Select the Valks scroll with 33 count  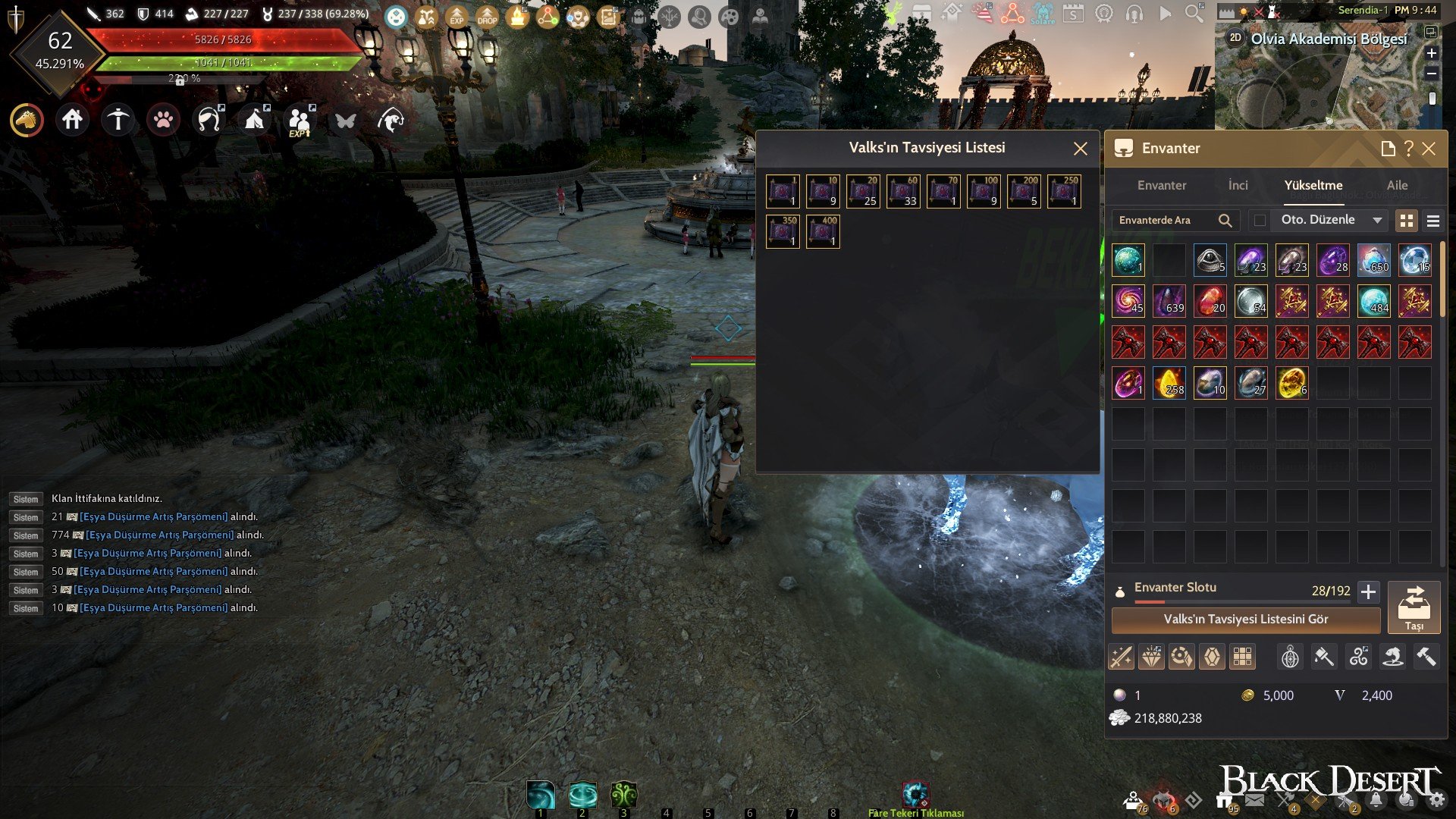click(903, 191)
